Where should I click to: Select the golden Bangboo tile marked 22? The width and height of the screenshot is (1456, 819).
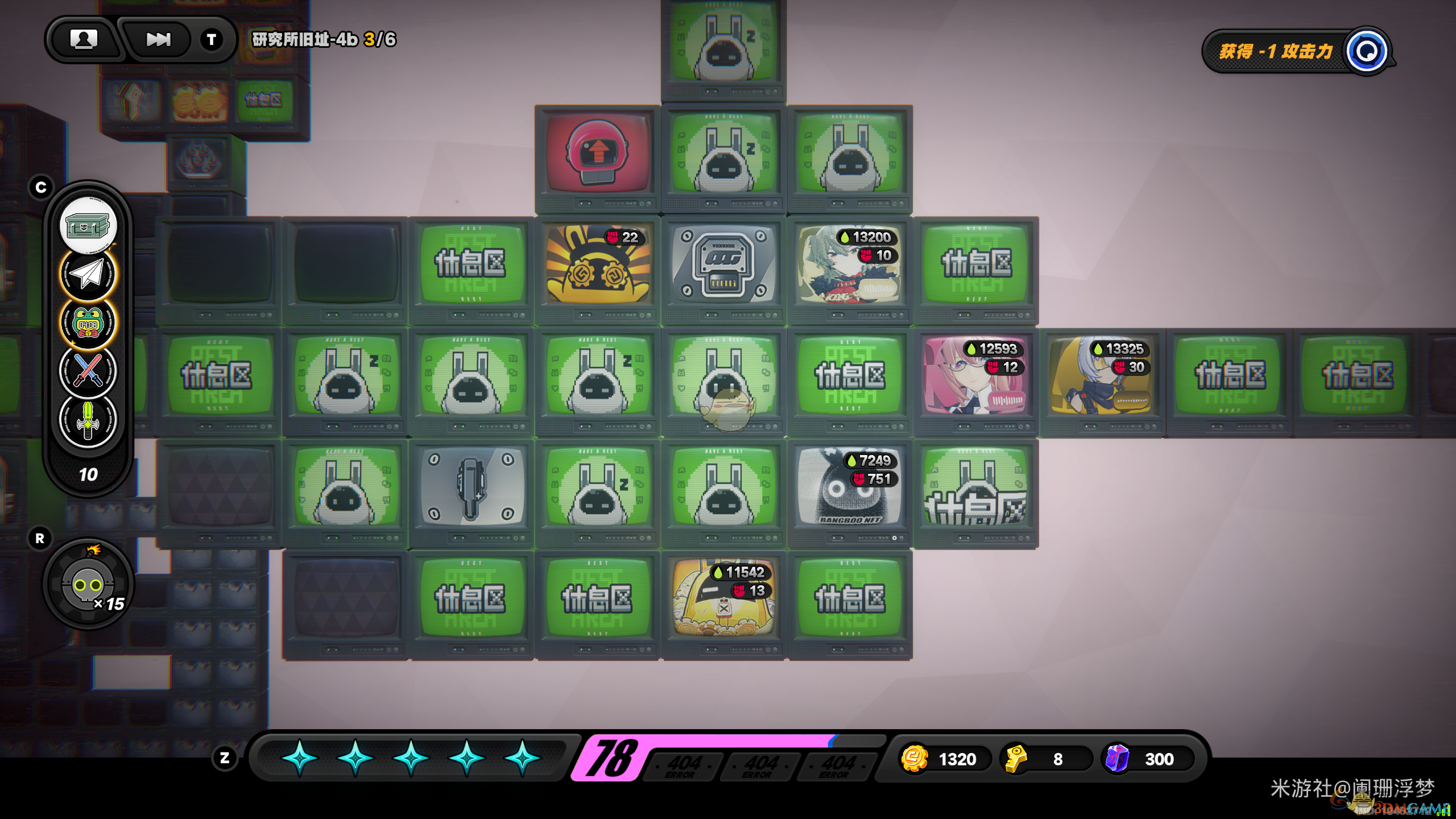(597, 264)
